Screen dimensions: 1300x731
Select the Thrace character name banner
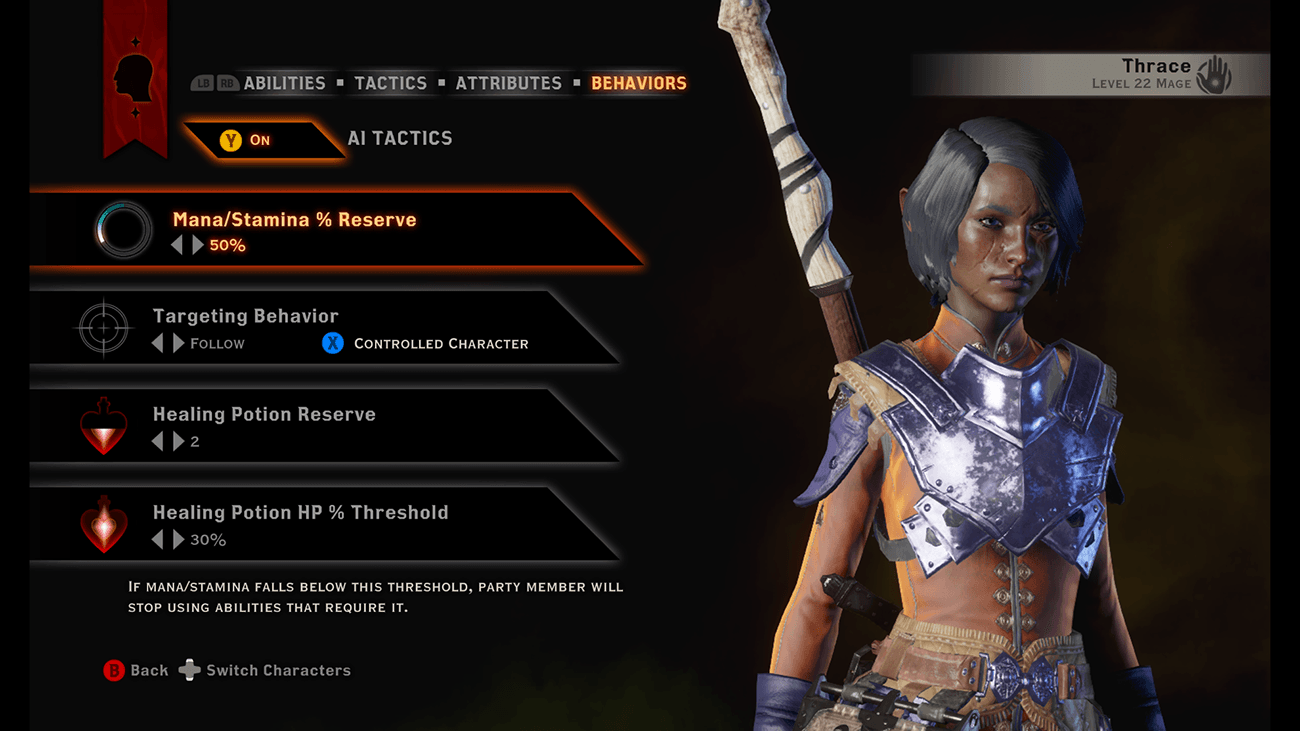coord(1150,74)
